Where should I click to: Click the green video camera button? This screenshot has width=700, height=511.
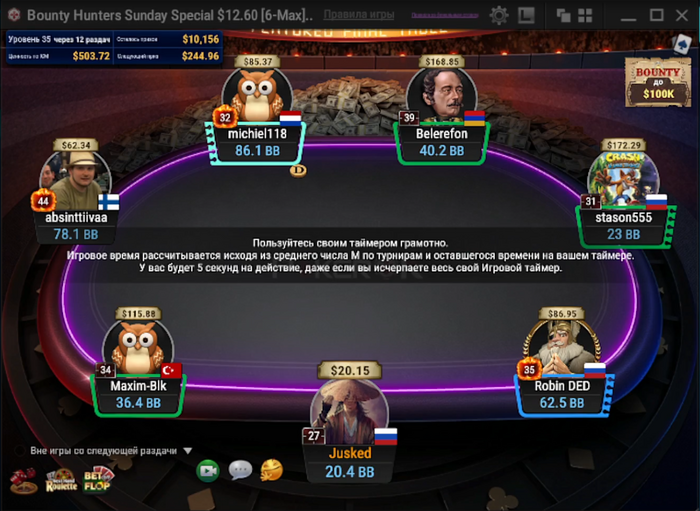pyautogui.click(x=207, y=470)
